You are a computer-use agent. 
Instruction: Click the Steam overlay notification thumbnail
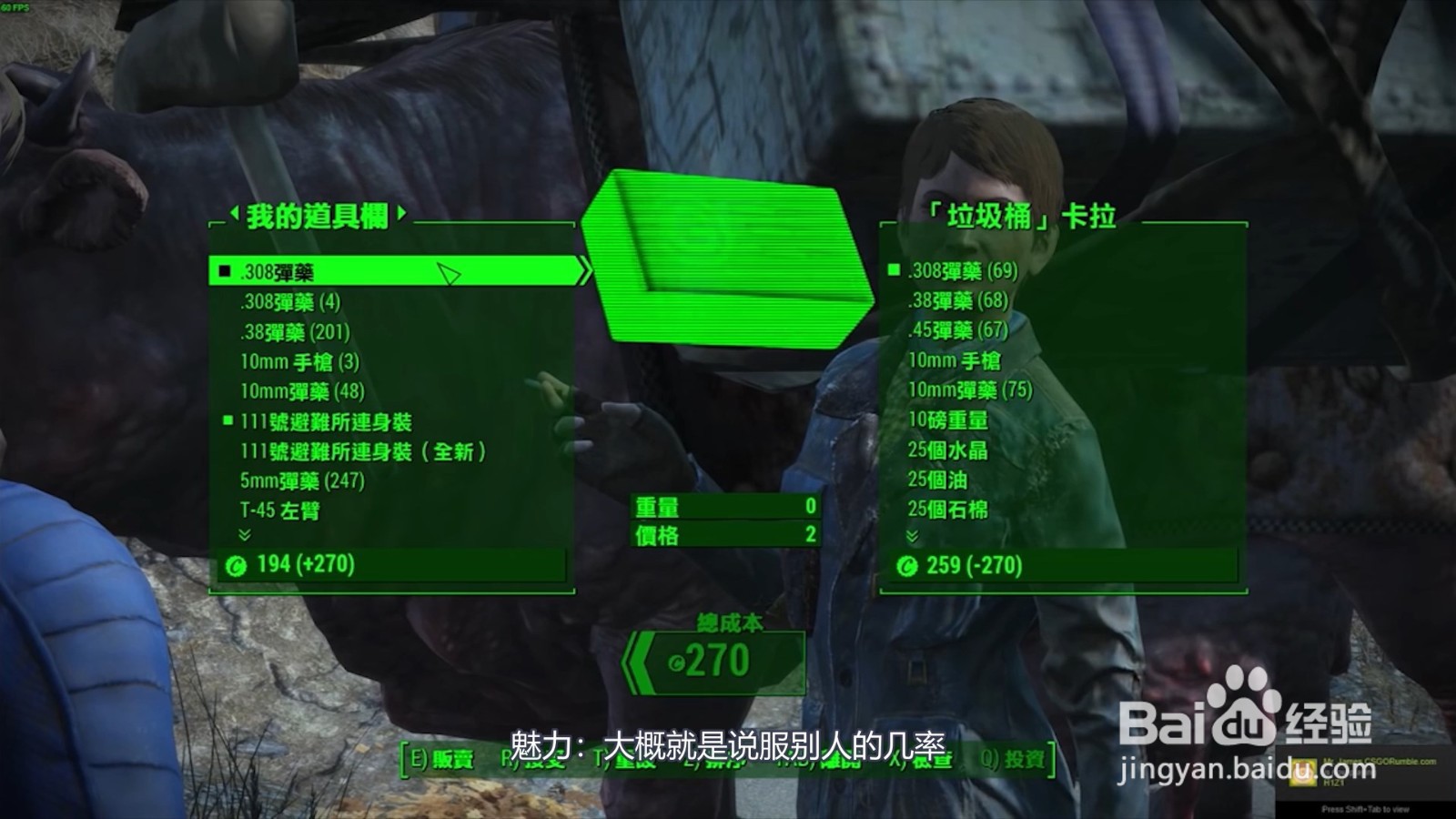click(1304, 772)
